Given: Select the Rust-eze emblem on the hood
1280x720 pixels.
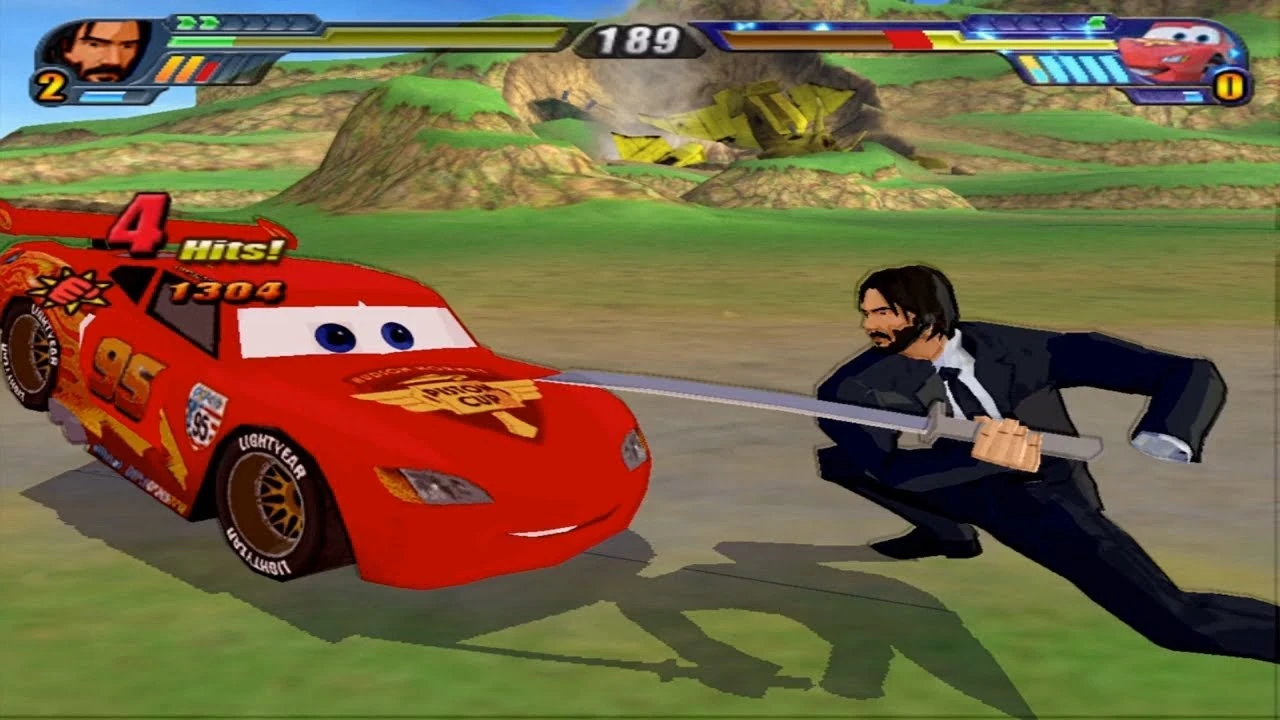Looking at the screenshot, I should [x=75, y=290].
